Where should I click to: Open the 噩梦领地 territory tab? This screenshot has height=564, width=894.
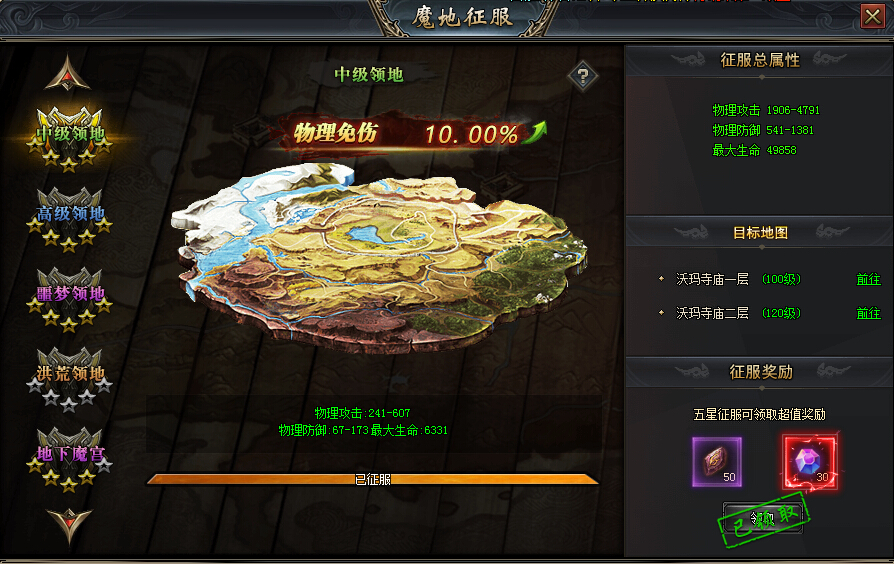(x=69, y=295)
